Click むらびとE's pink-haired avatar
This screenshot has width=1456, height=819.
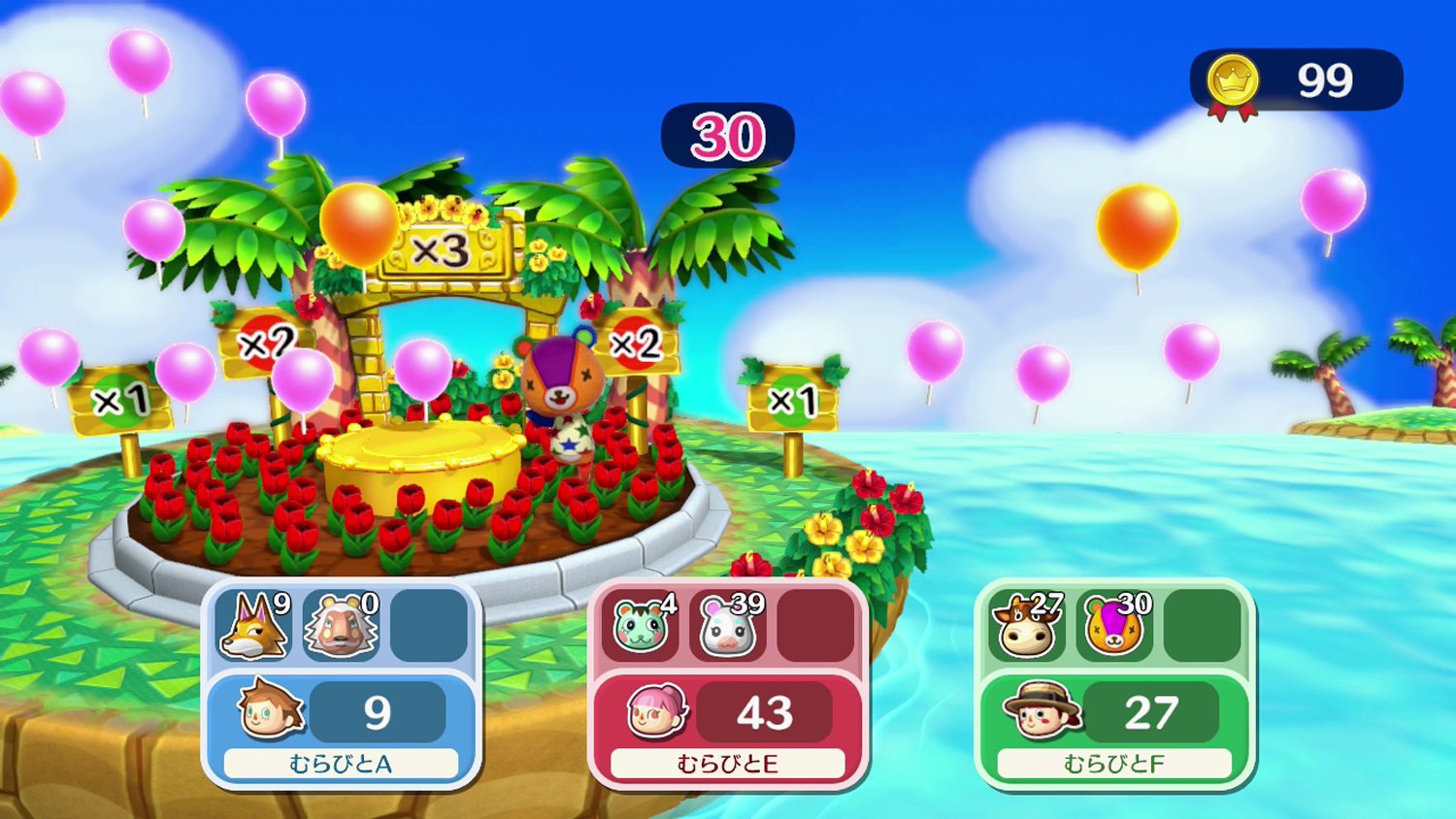pos(656,711)
